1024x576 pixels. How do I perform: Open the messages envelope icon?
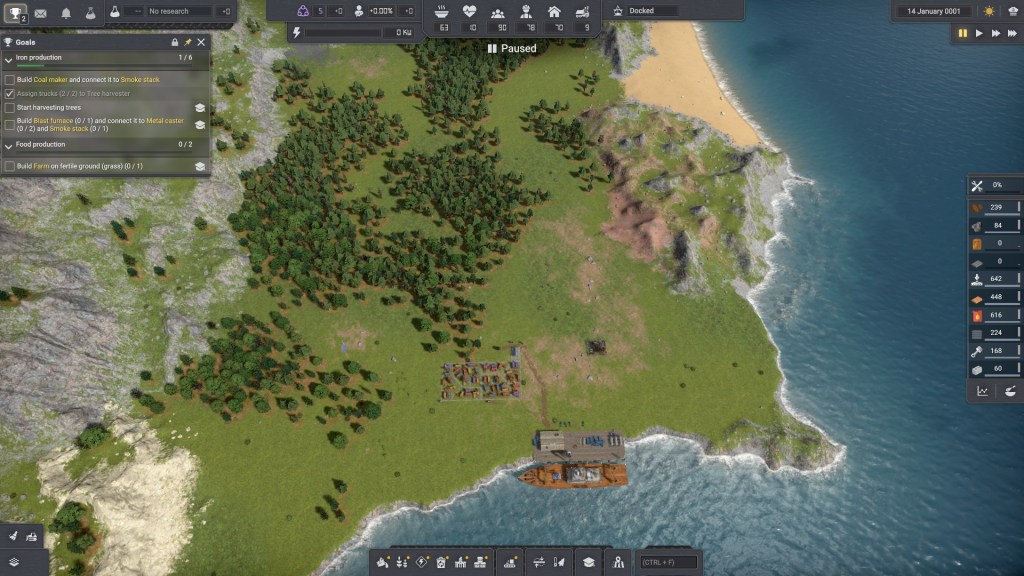pos(41,13)
